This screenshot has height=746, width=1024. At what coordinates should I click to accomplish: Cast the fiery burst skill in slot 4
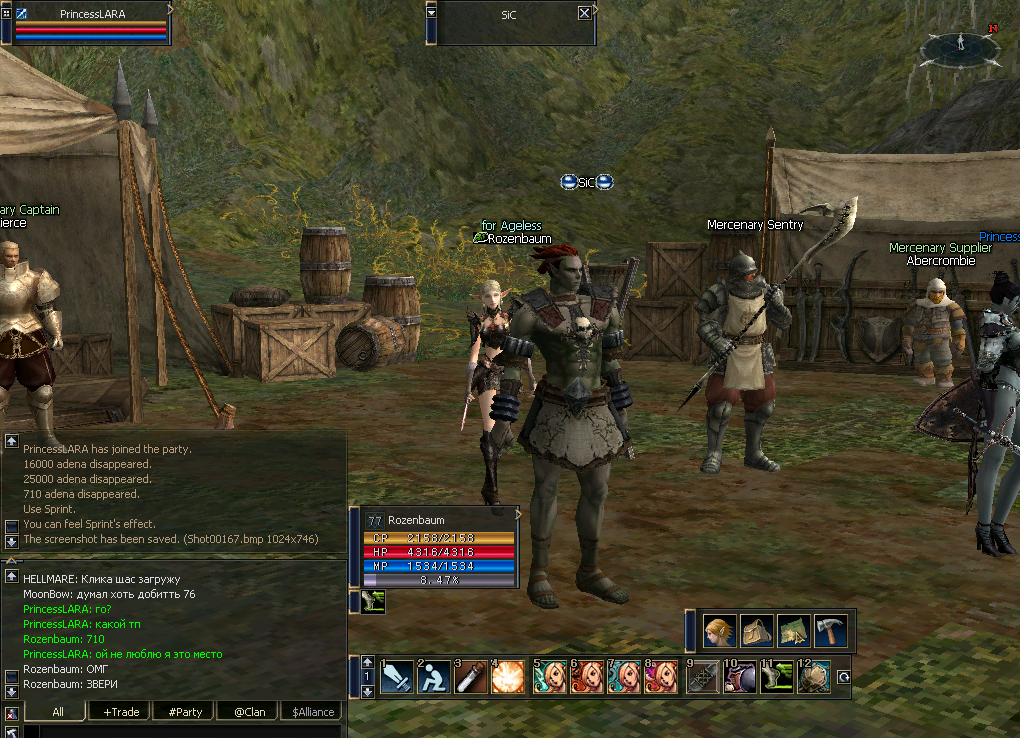(x=508, y=677)
